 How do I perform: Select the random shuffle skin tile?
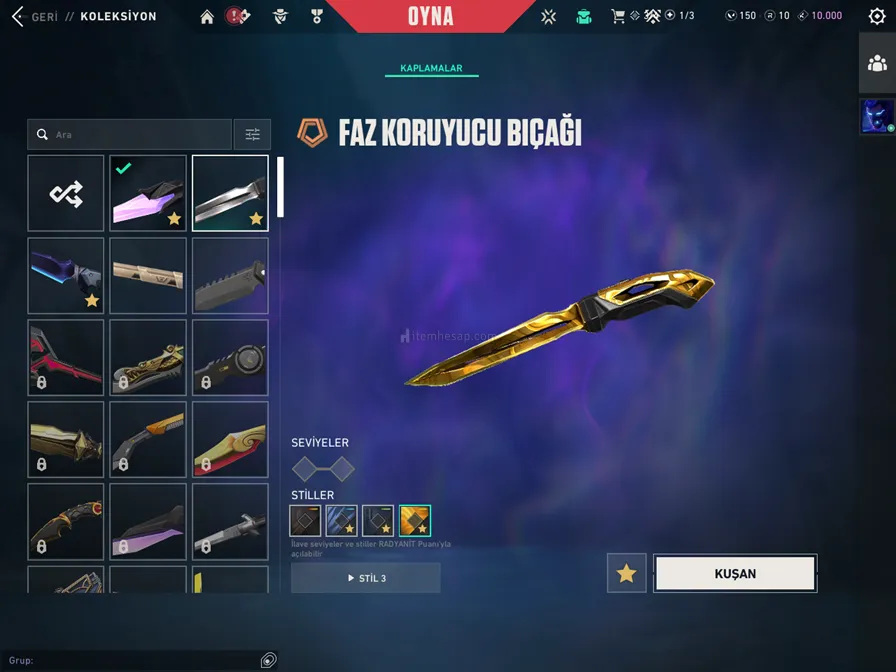[x=66, y=193]
